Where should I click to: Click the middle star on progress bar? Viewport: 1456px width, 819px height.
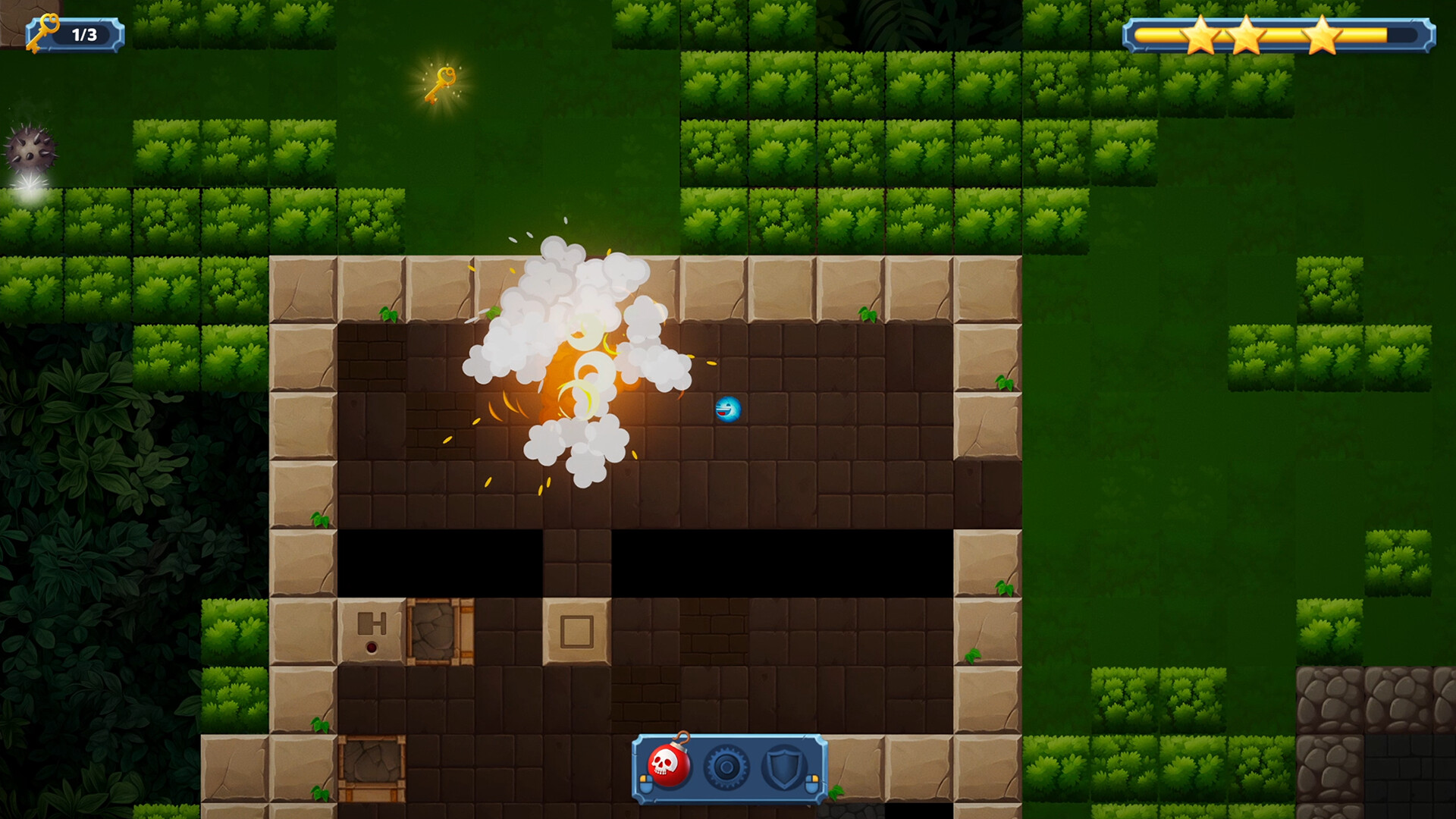point(1247,34)
